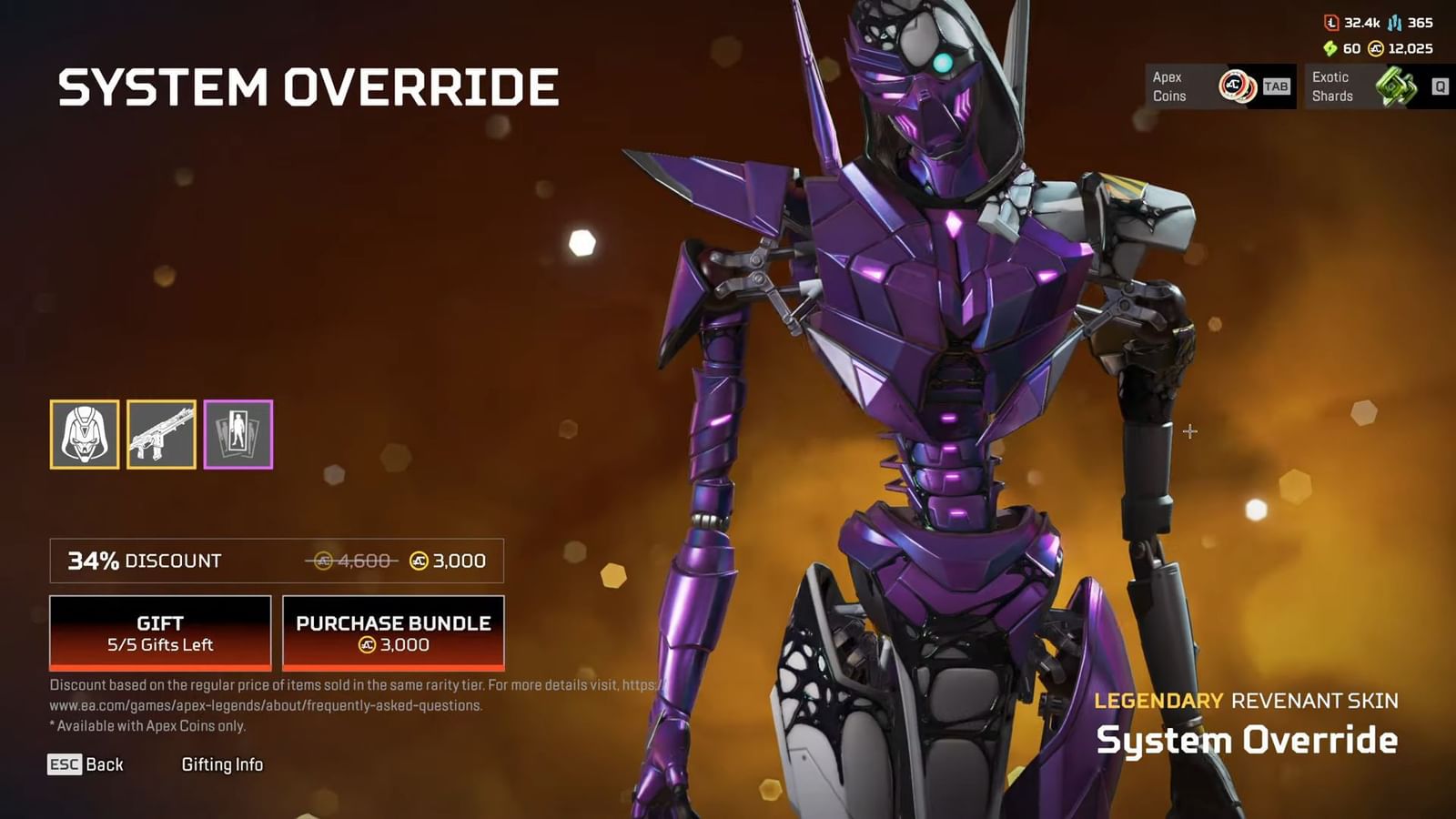Open Gifting Info

(223, 764)
